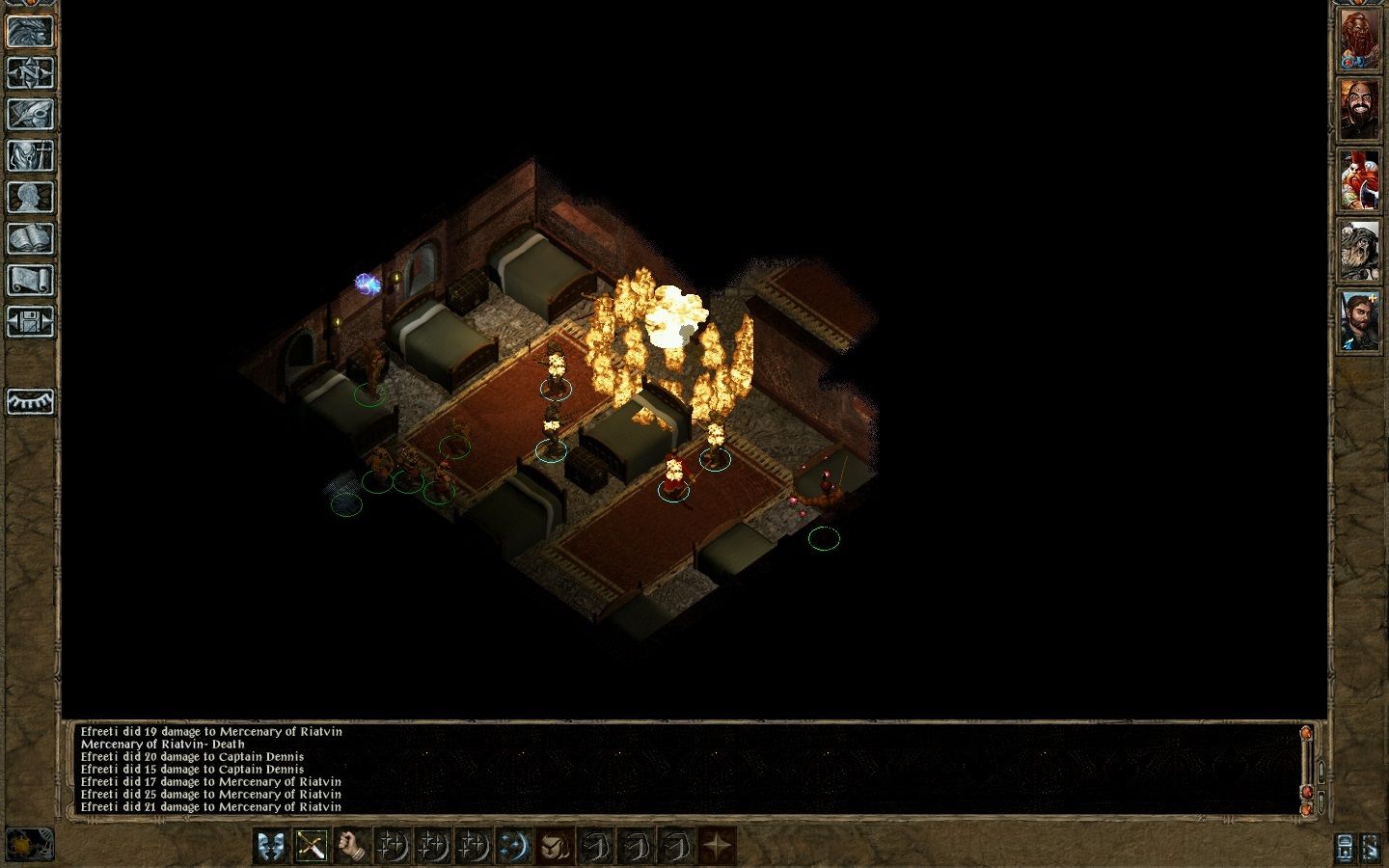This screenshot has height=868, width=1389.
Task: Click the game clock in the bottom-left corner
Action: [29, 844]
